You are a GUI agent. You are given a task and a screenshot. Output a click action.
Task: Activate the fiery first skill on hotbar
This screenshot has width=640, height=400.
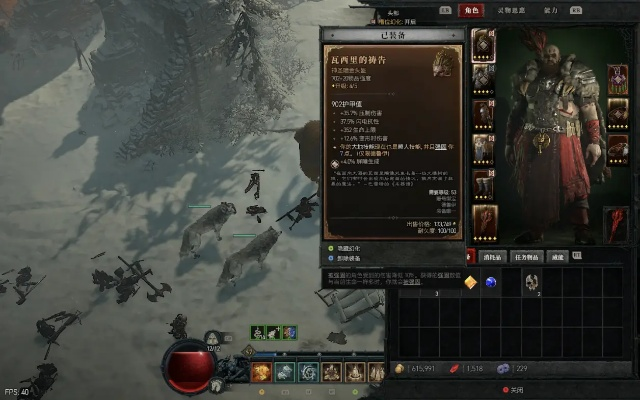point(261,372)
